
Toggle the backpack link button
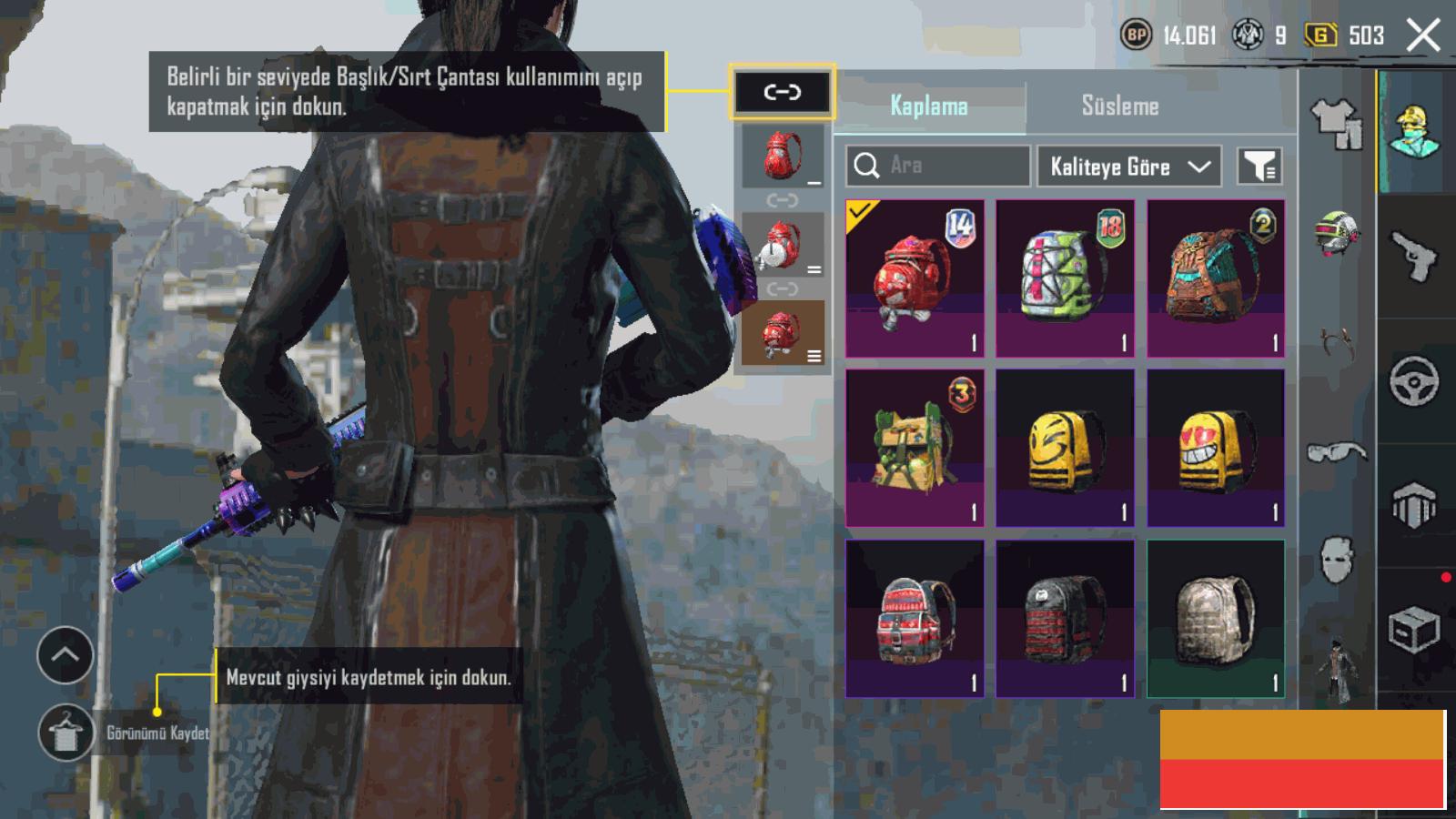click(782, 92)
